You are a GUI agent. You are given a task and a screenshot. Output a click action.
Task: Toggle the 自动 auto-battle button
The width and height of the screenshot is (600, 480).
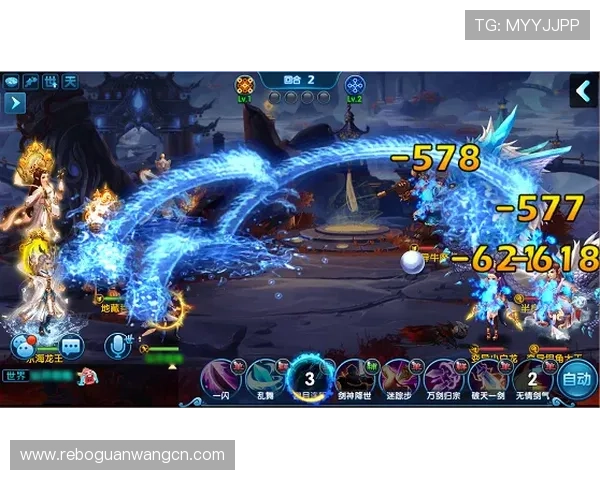tap(577, 380)
